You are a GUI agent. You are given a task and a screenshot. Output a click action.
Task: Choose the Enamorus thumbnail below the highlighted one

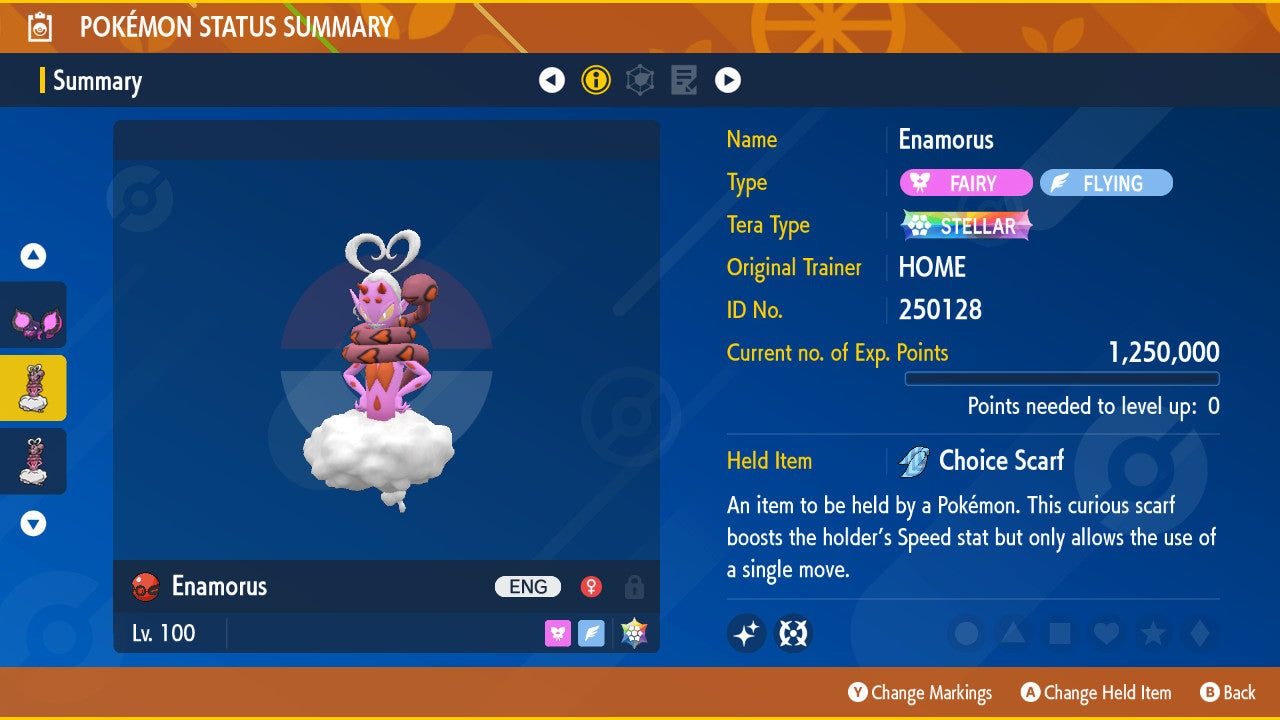pyautogui.click(x=34, y=461)
